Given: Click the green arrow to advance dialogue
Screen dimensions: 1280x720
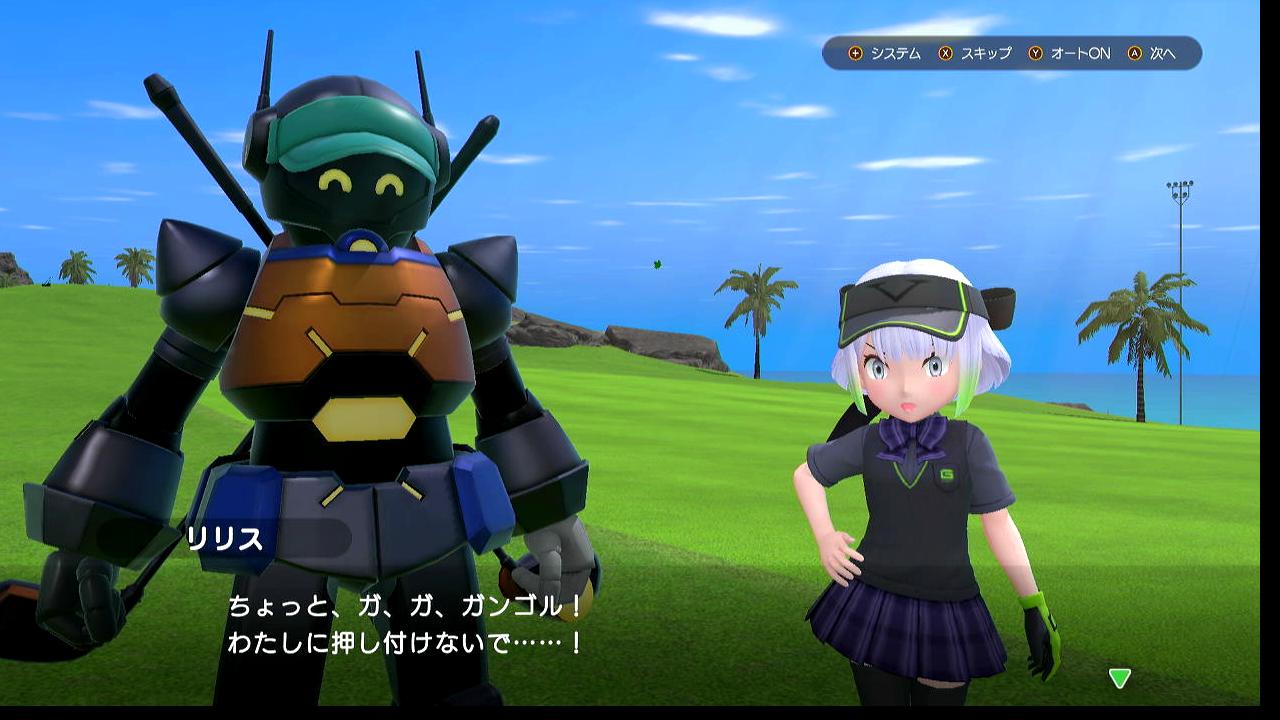Looking at the screenshot, I should pos(1119,678).
